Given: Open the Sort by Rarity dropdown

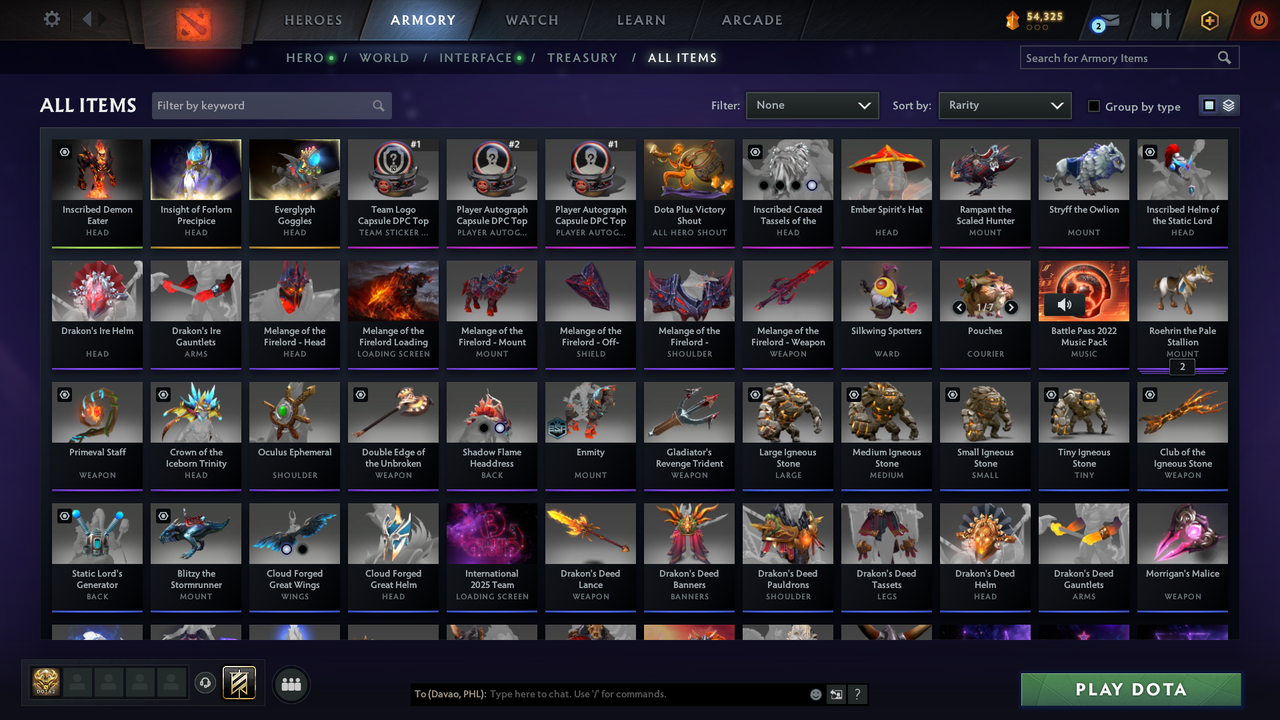Looking at the screenshot, I should [1005, 105].
